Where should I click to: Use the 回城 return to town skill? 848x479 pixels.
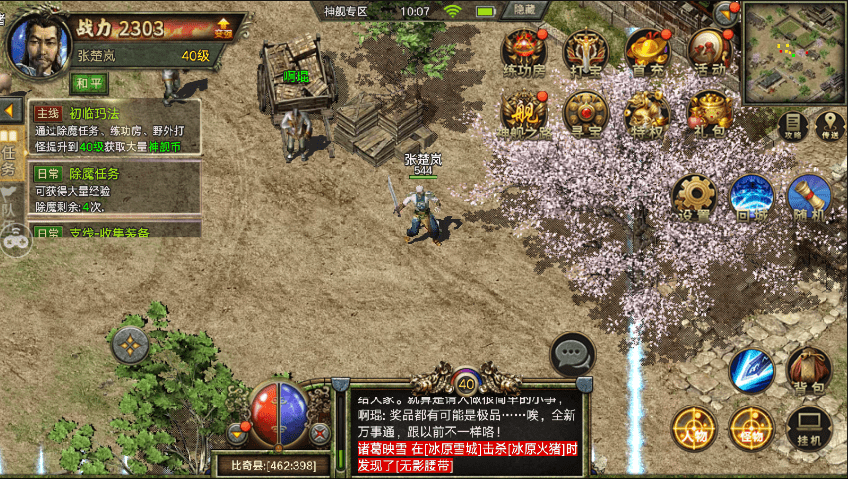(751, 197)
